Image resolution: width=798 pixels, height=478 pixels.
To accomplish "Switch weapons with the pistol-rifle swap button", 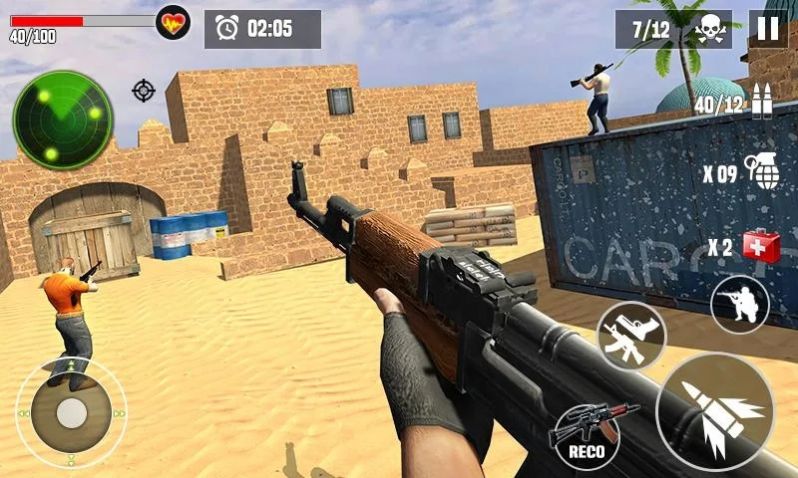I will point(632,335).
